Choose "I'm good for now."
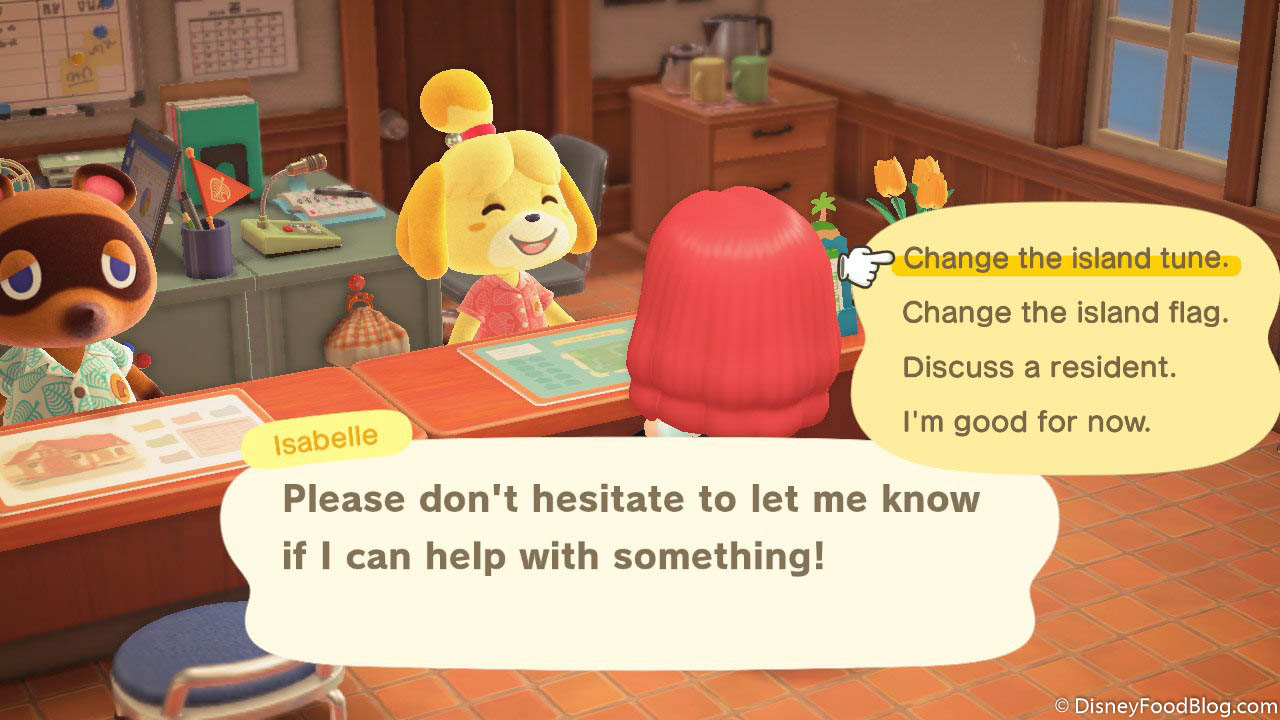This screenshot has height=720, width=1280. click(x=1026, y=422)
